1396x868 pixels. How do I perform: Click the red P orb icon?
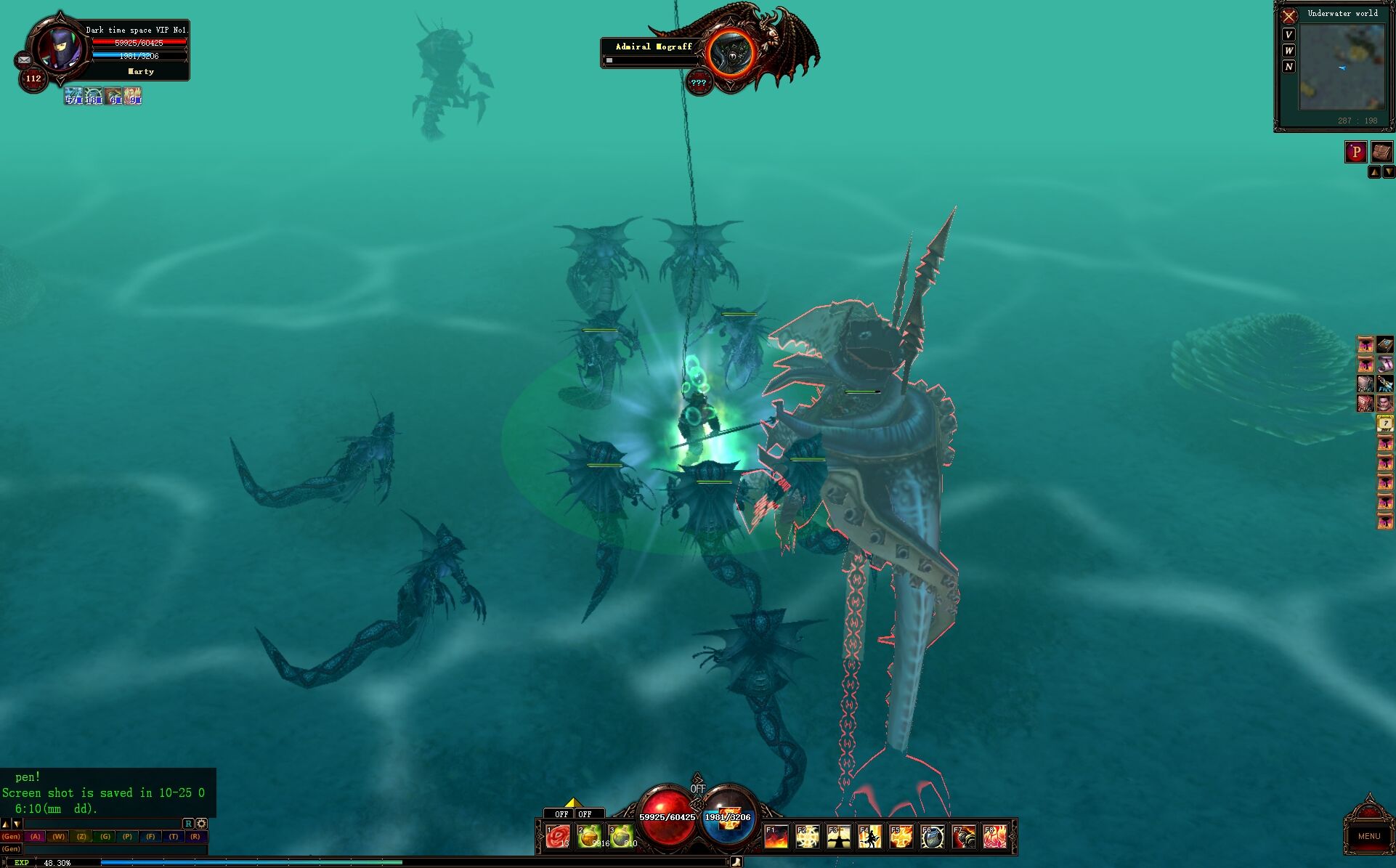1355,151
